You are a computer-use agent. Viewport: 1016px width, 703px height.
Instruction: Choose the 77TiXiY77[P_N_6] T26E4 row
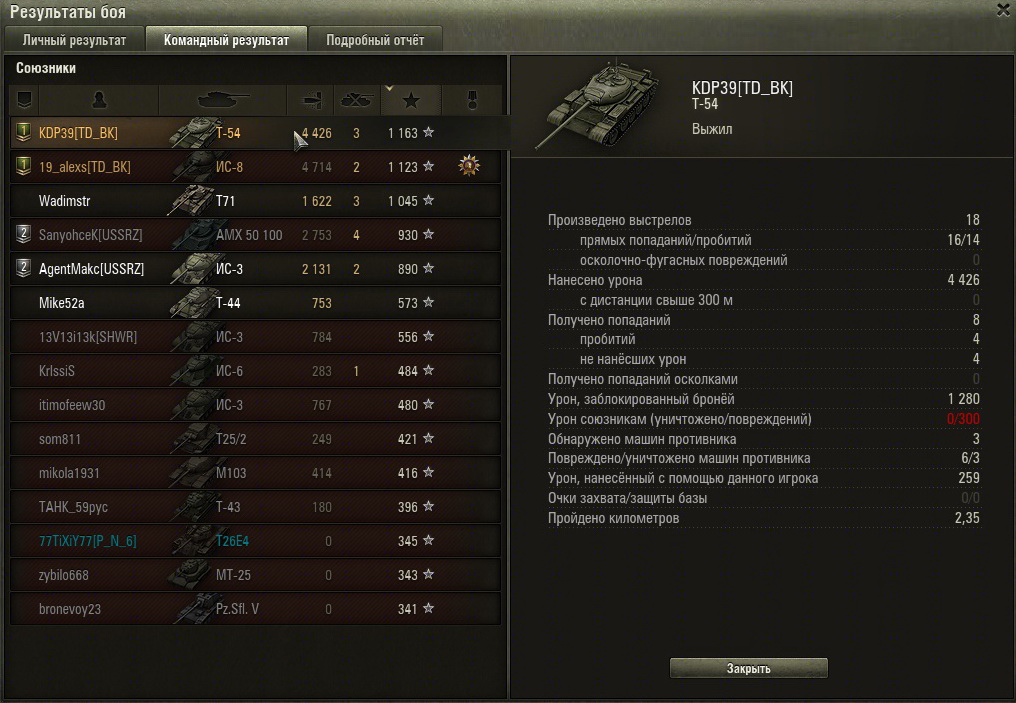255,541
